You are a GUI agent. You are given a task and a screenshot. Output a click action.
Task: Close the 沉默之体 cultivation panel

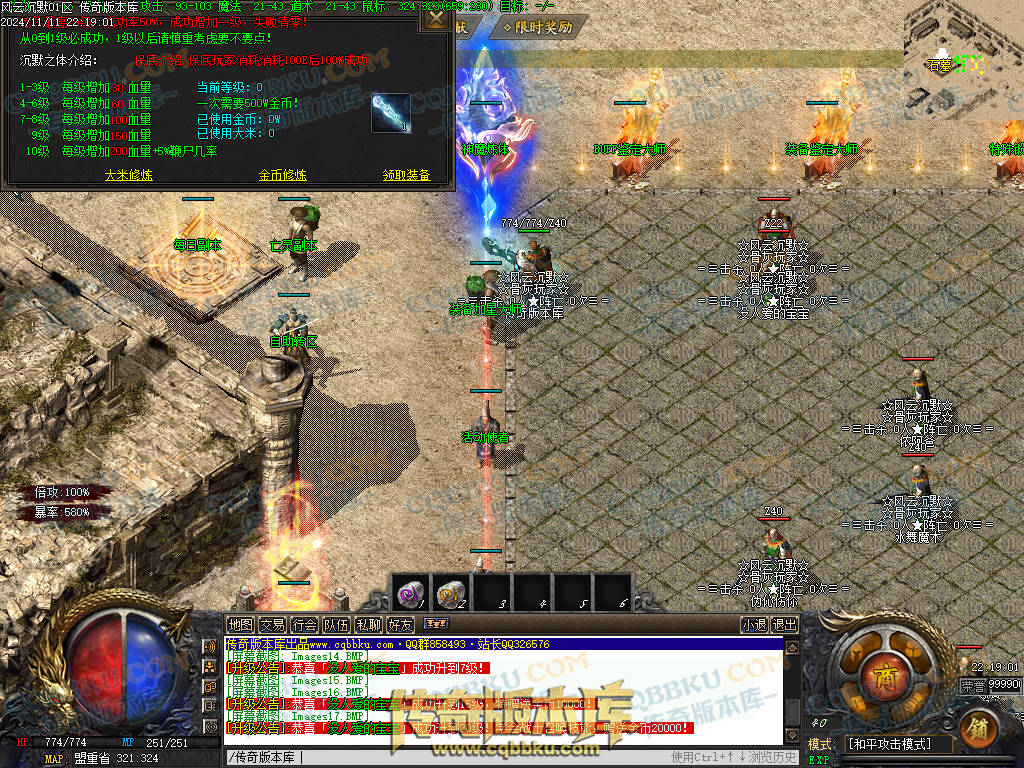(436, 18)
